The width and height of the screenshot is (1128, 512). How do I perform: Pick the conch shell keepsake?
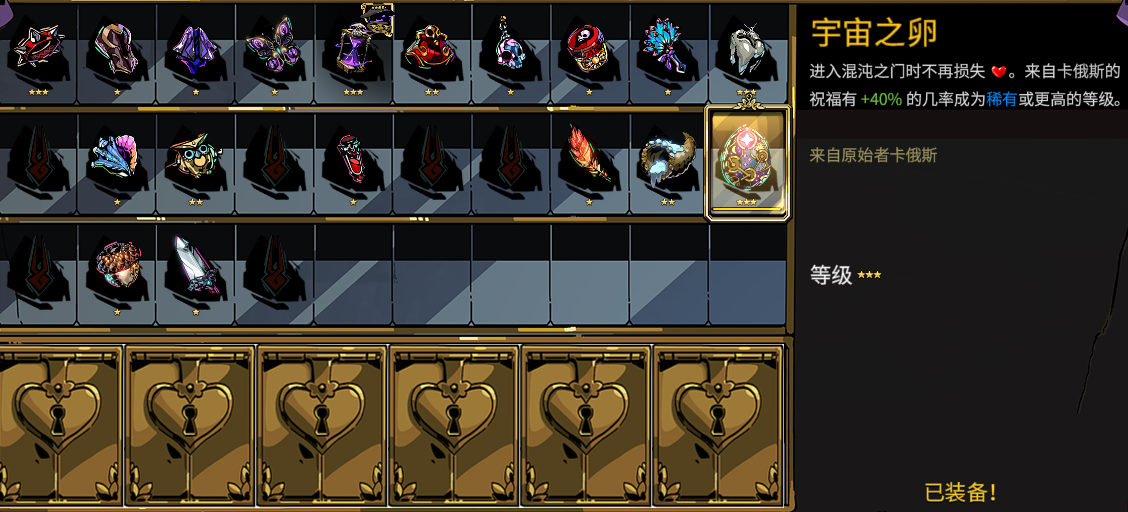(116, 158)
